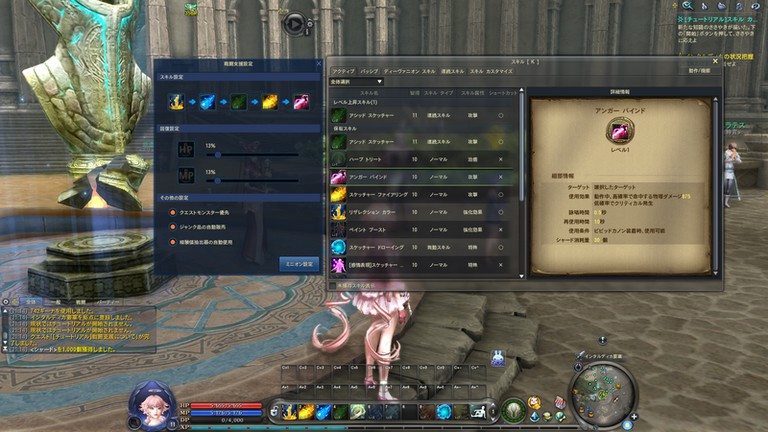Click the ミニオン設定 button
Screen dimensions: 768x432
coord(299,264)
